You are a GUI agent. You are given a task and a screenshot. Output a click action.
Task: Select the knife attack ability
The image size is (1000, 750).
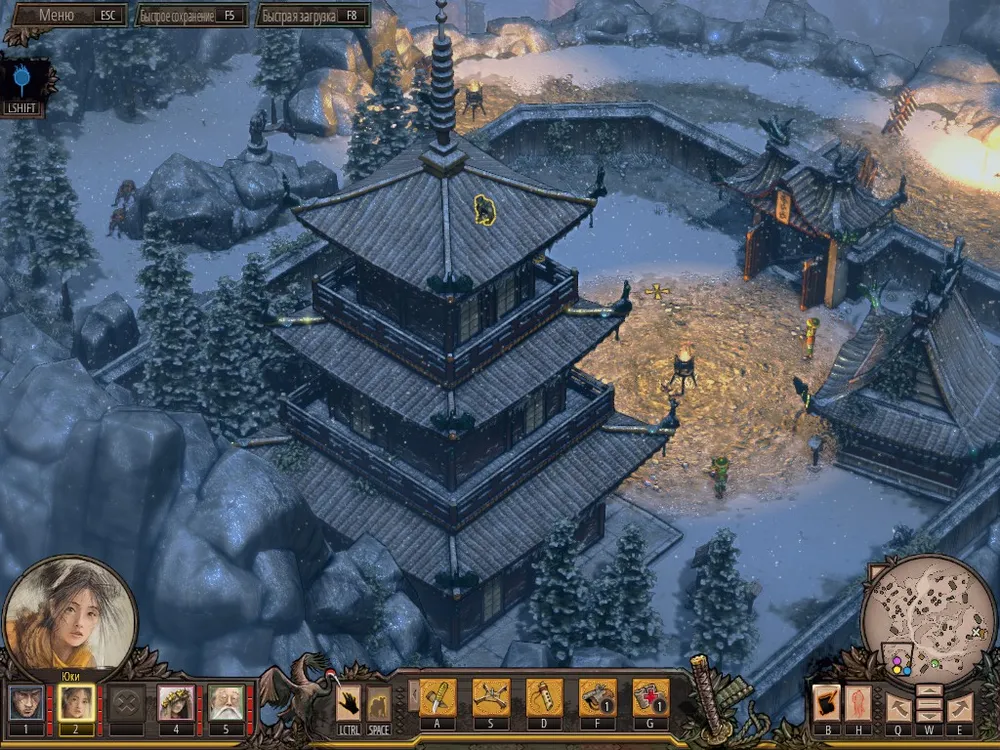[438, 698]
